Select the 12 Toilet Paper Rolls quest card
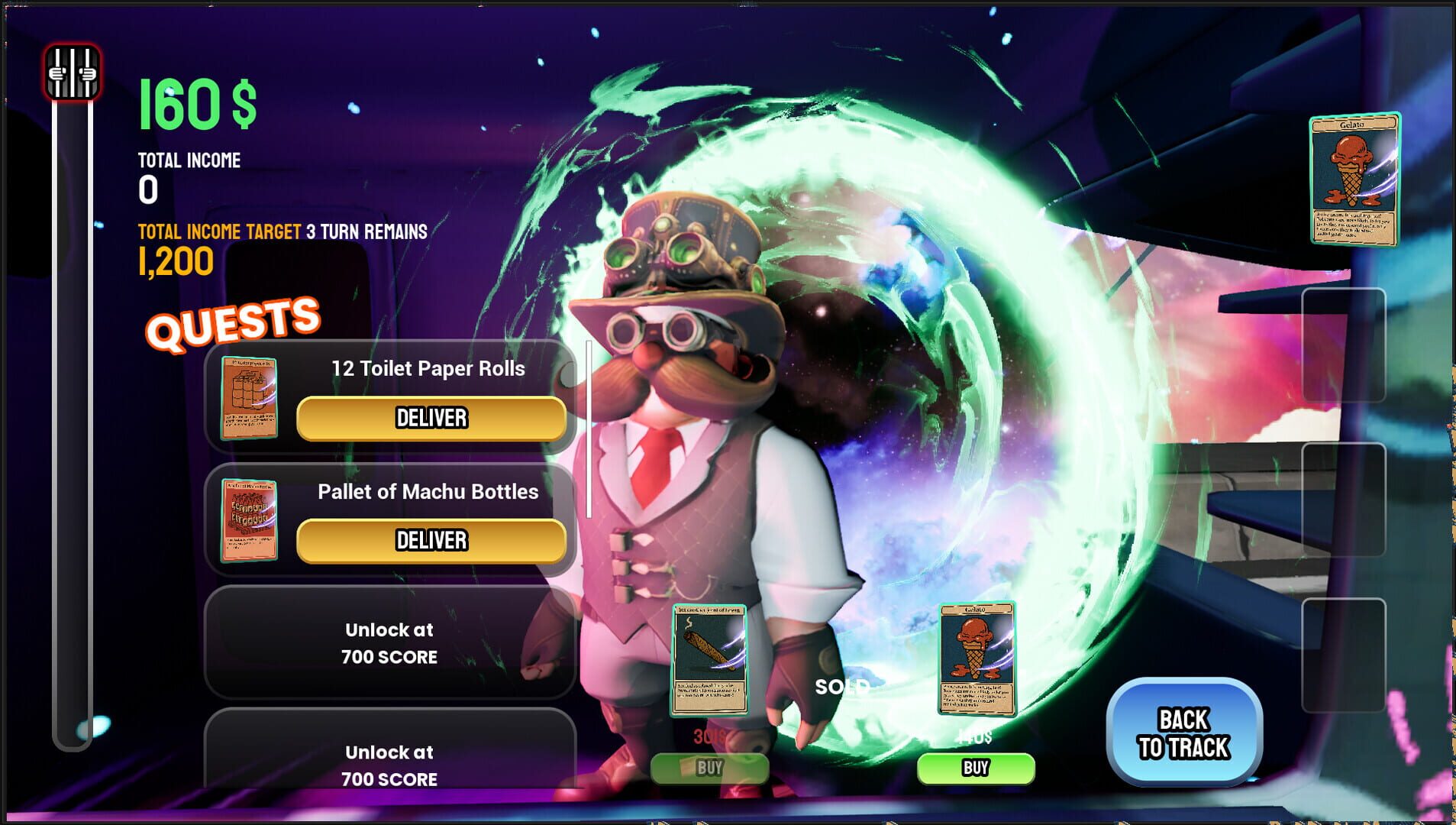 click(248, 396)
